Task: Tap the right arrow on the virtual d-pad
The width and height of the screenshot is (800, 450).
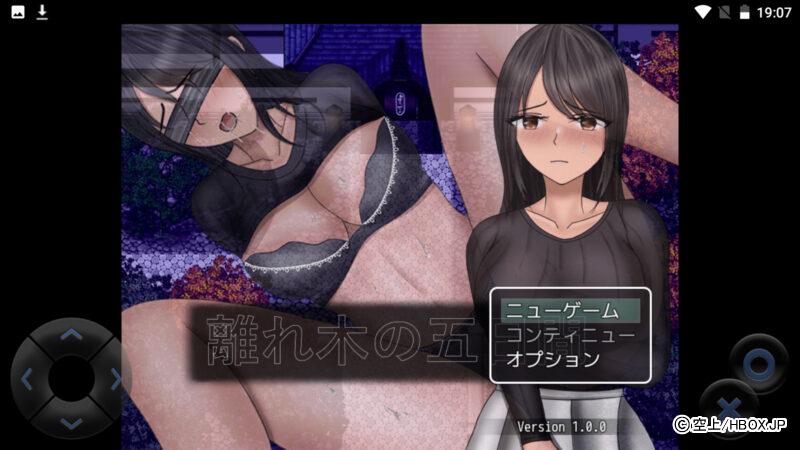Action: pos(114,379)
